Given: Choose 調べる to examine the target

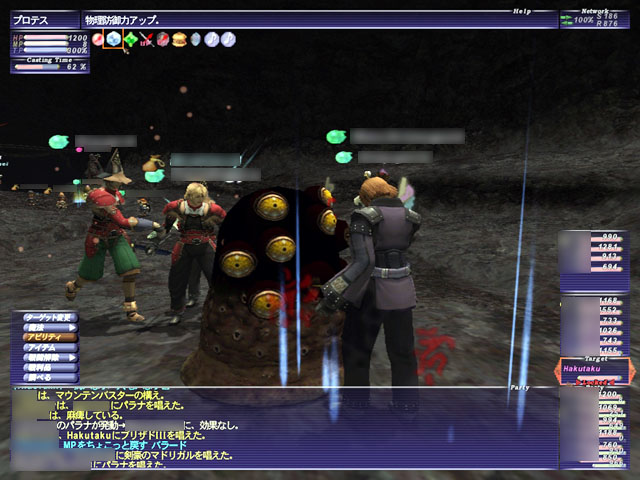Looking at the screenshot, I should coord(50,377).
